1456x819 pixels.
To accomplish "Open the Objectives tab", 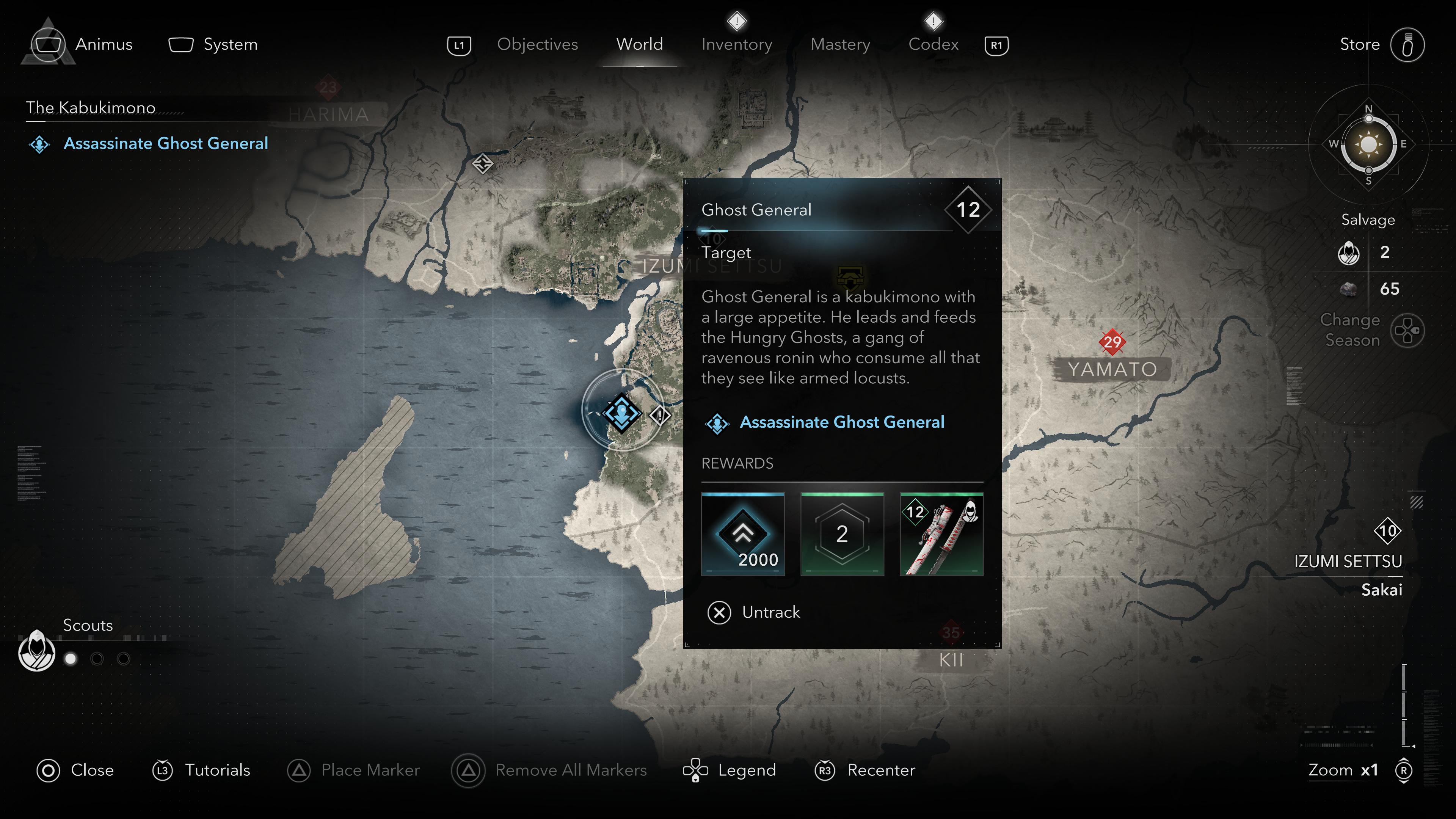I will 537,44.
